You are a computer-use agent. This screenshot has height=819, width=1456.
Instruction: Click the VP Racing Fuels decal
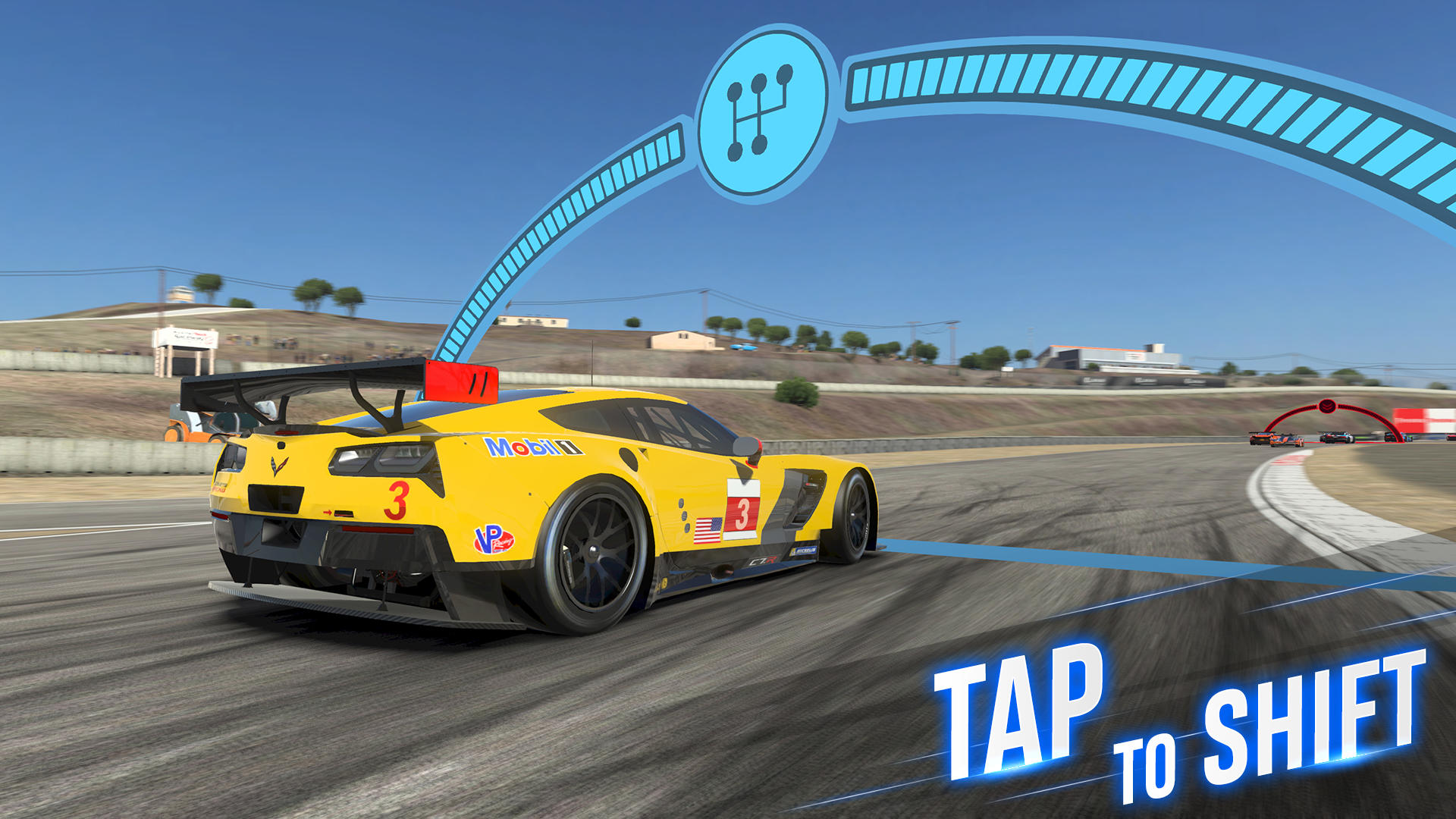494,538
